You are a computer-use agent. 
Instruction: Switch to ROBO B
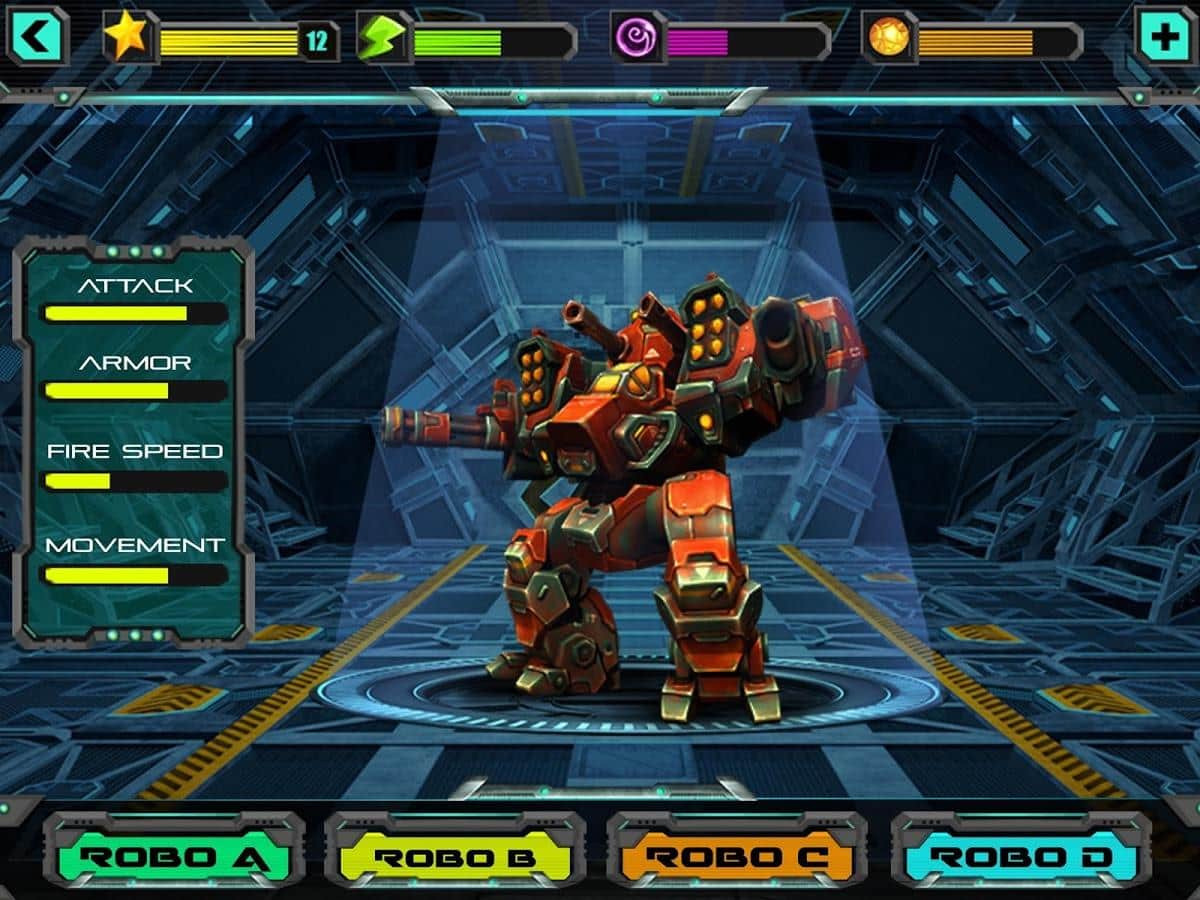point(455,856)
